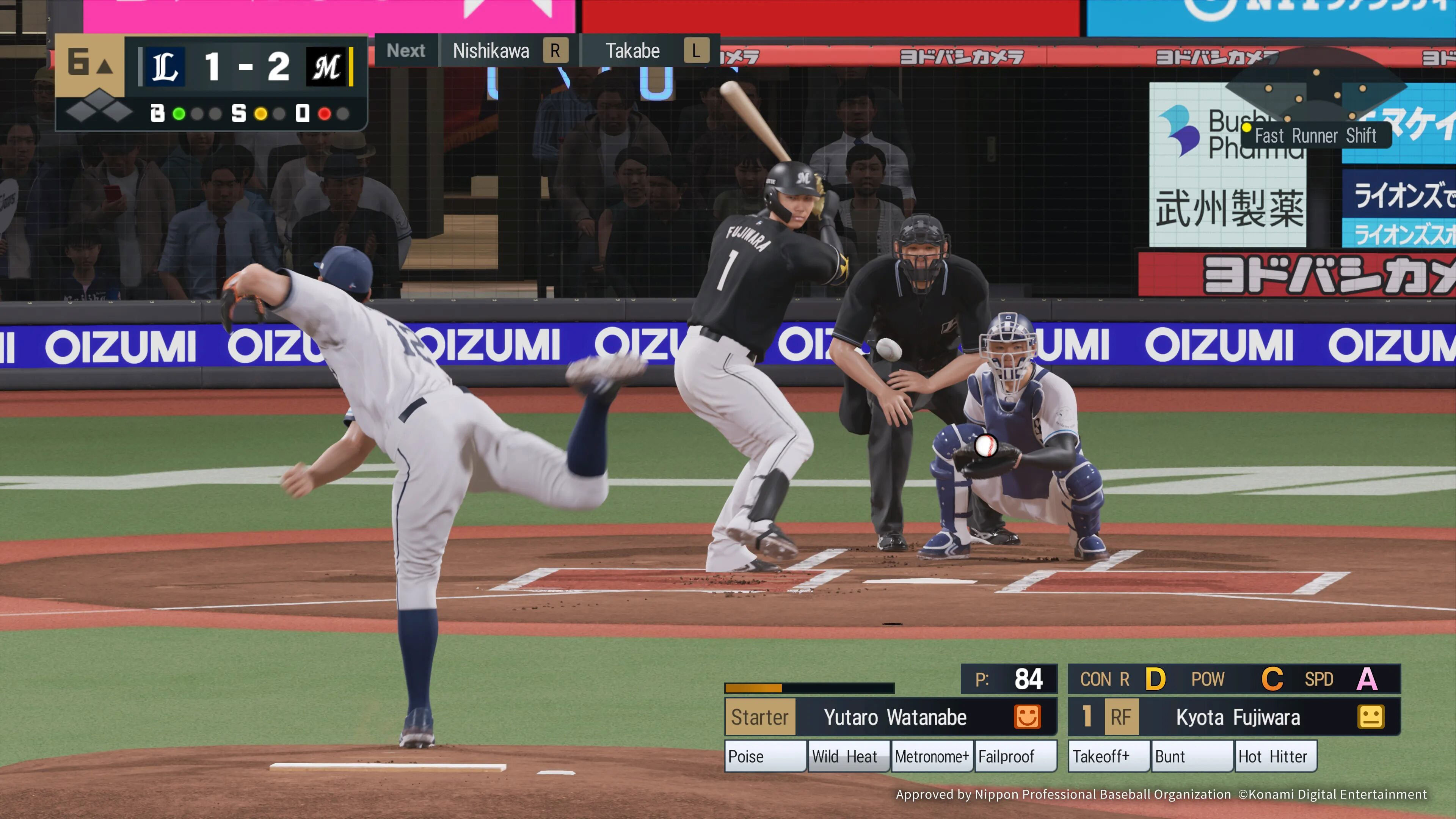Click the pitcher's smiling condition face icon
The image size is (1456, 819).
click(1027, 717)
